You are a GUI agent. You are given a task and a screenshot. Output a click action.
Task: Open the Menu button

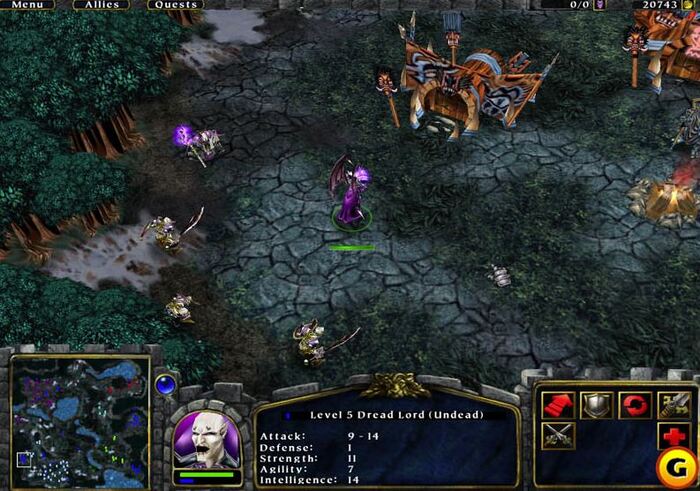(x=27, y=5)
